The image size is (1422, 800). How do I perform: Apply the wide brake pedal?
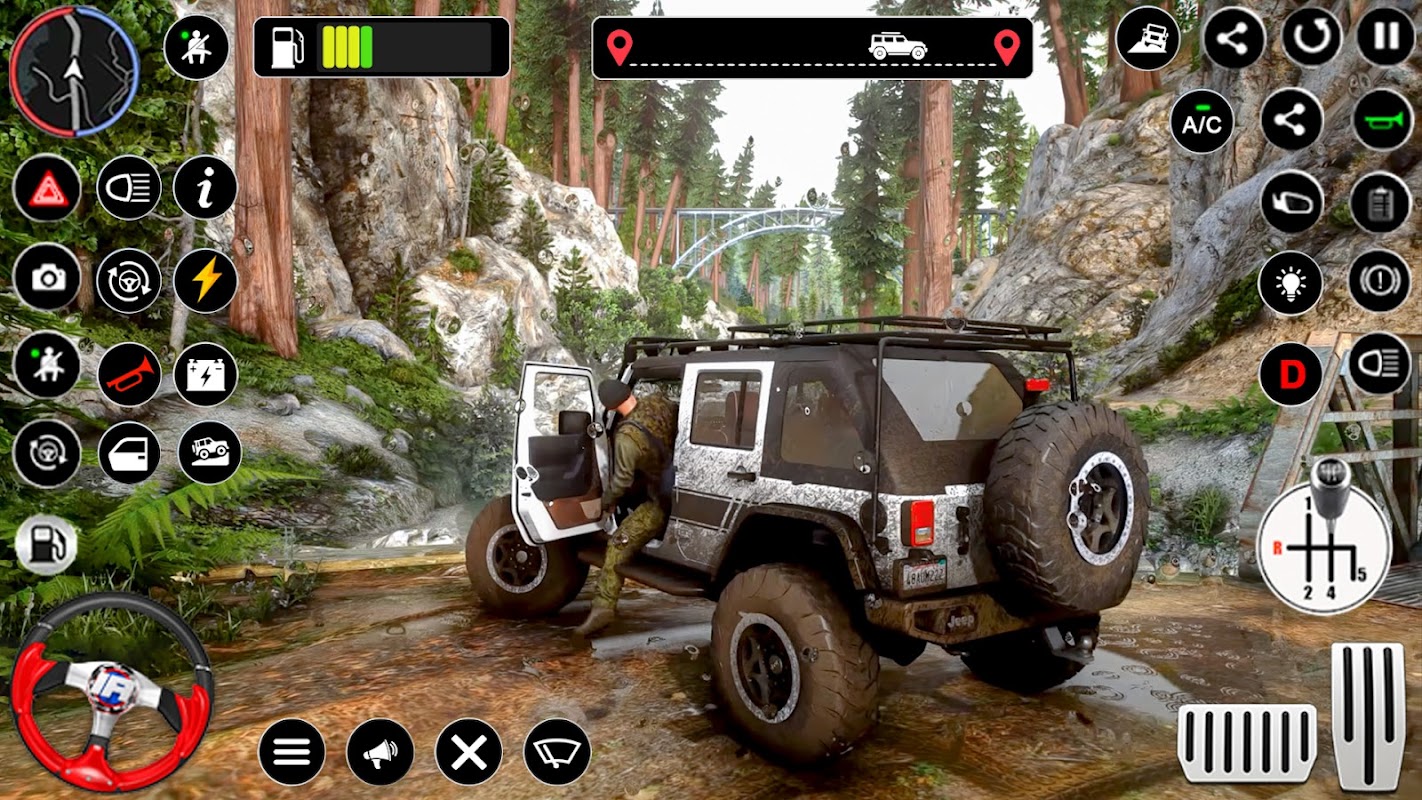click(1247, 741)
